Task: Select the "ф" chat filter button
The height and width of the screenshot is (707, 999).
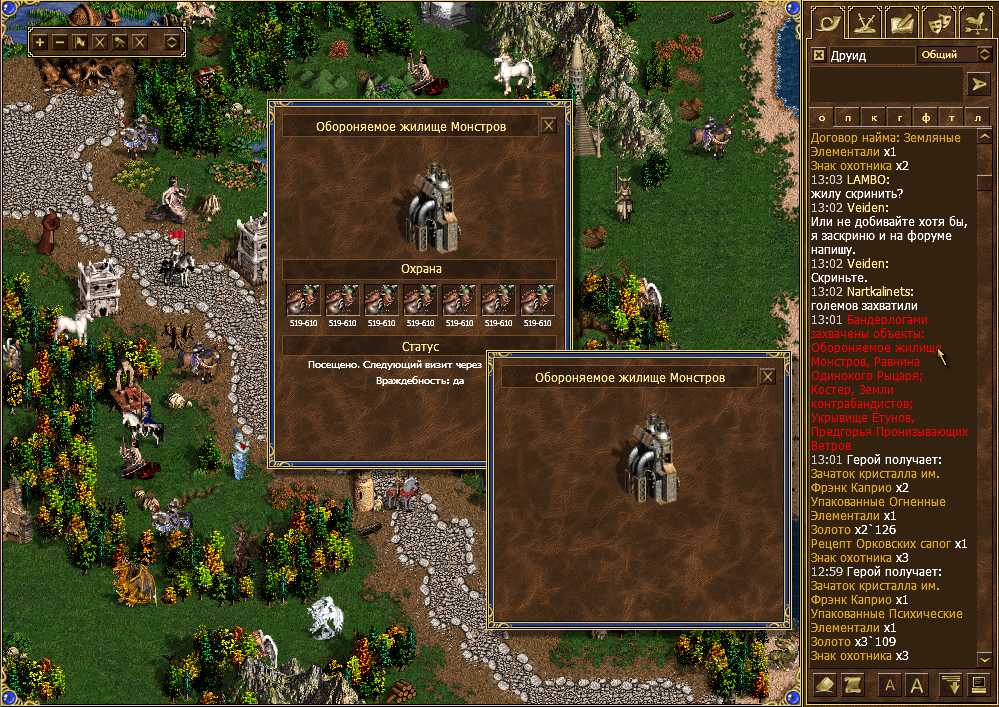Action: pos(927,116)
